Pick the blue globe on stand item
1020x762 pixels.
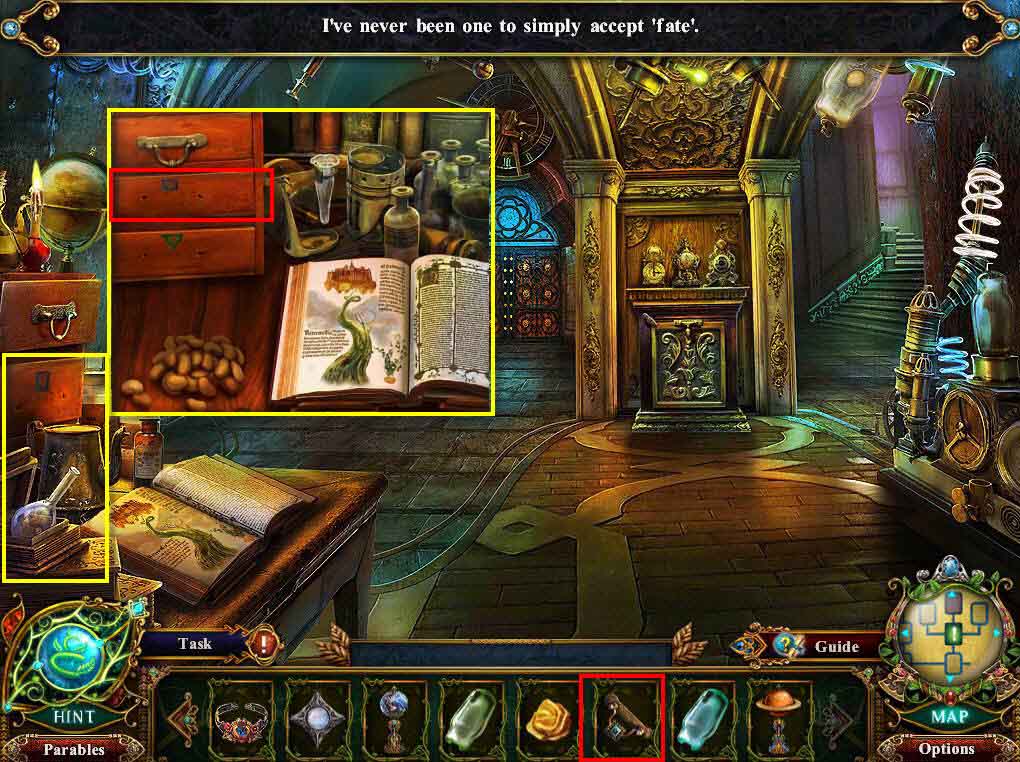395,717
